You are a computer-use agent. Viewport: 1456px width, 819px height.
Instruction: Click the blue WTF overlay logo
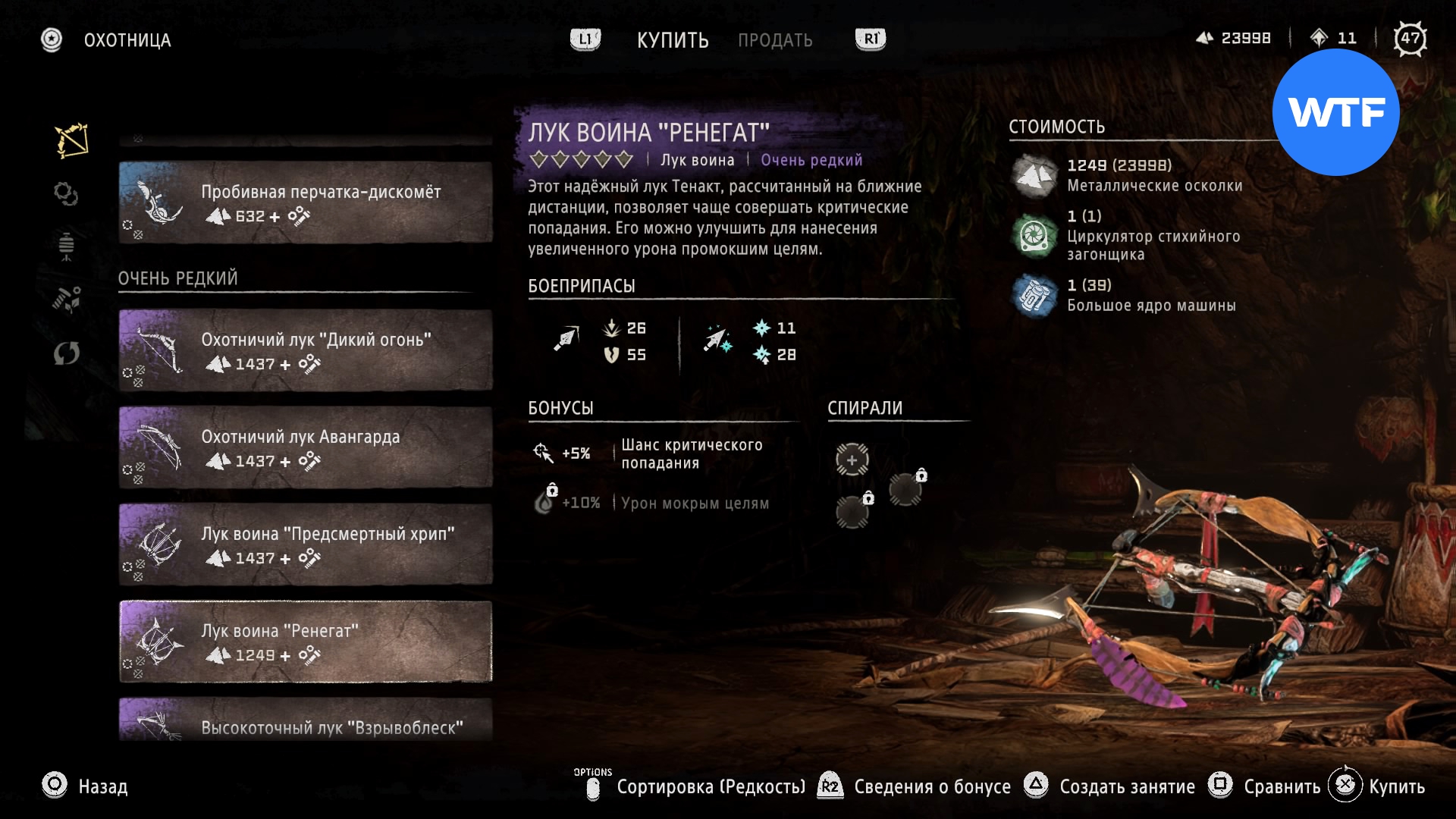pos(1335,112)
